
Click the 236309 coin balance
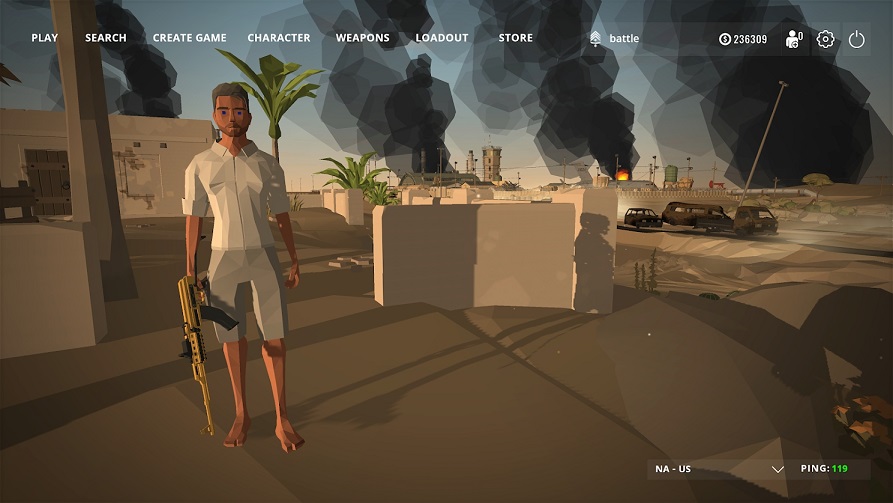(x=743, y=39)
